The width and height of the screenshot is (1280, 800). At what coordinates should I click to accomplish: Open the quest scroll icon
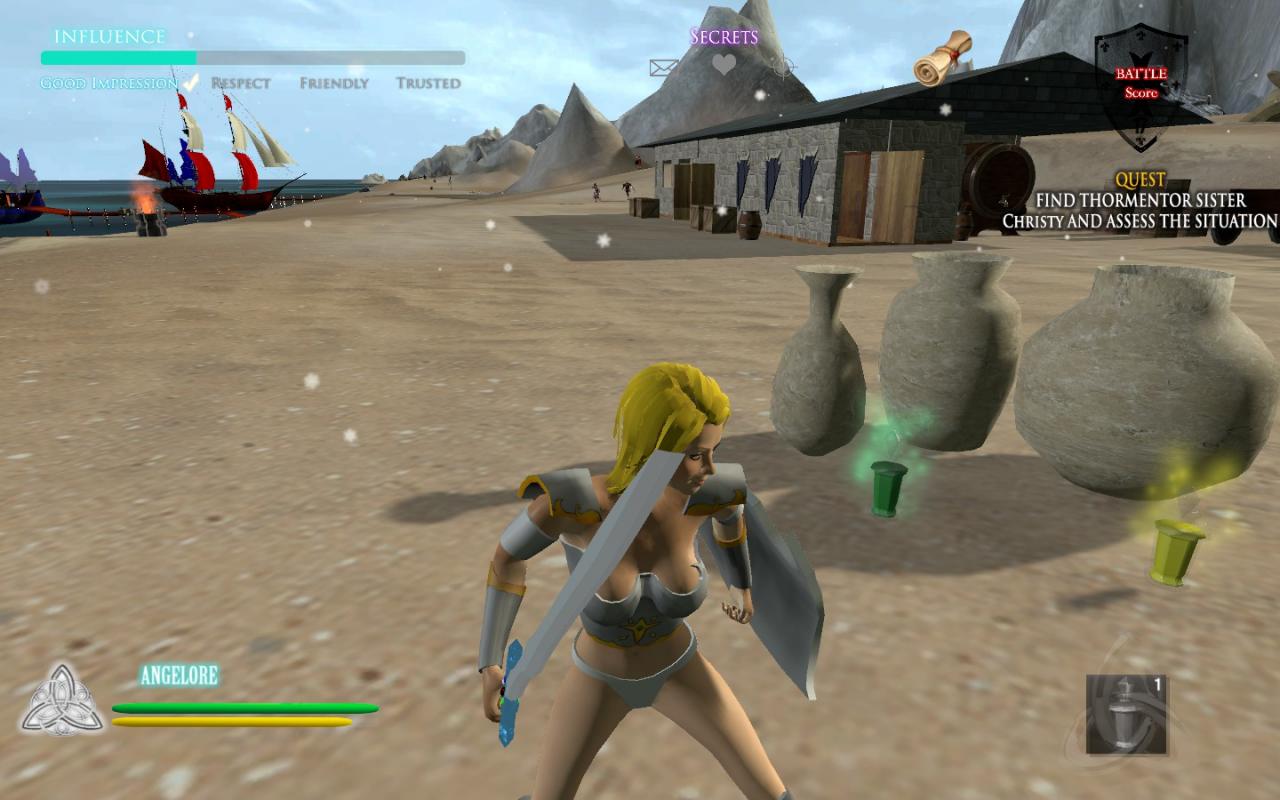pos(943,58)
